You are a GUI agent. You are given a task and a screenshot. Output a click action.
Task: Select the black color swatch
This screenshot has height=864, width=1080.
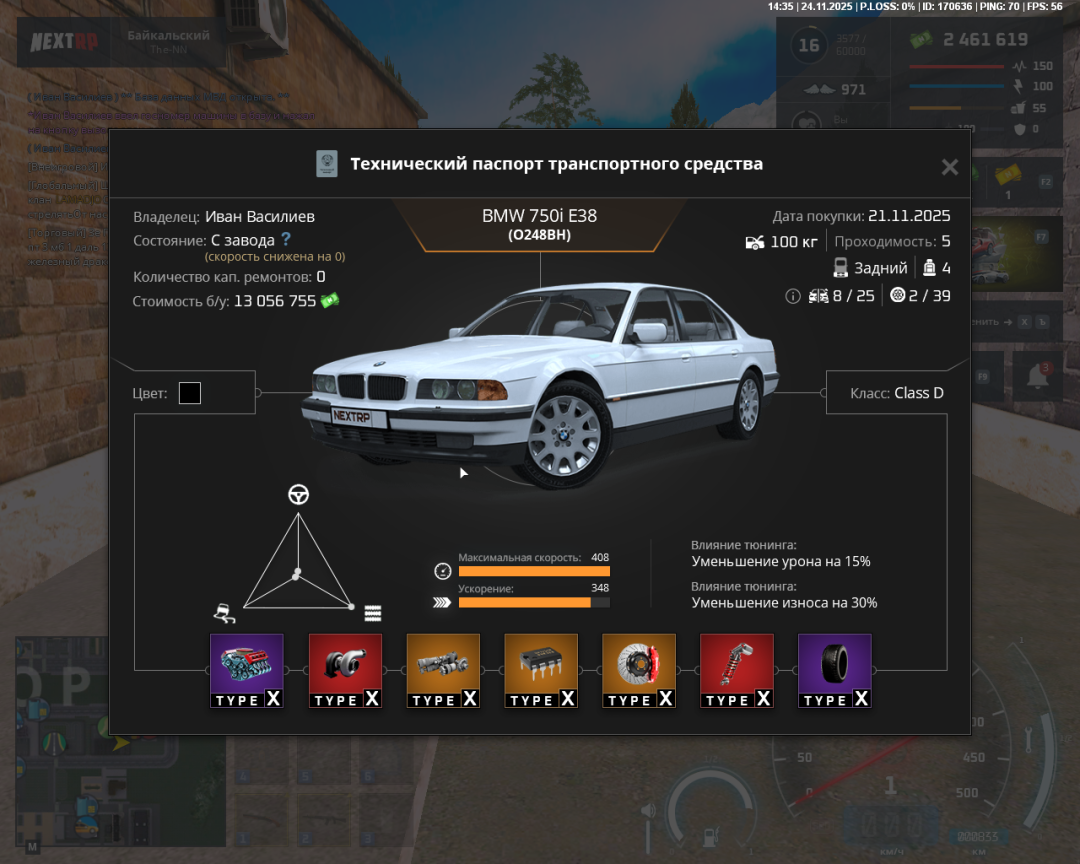coord(190,393)
